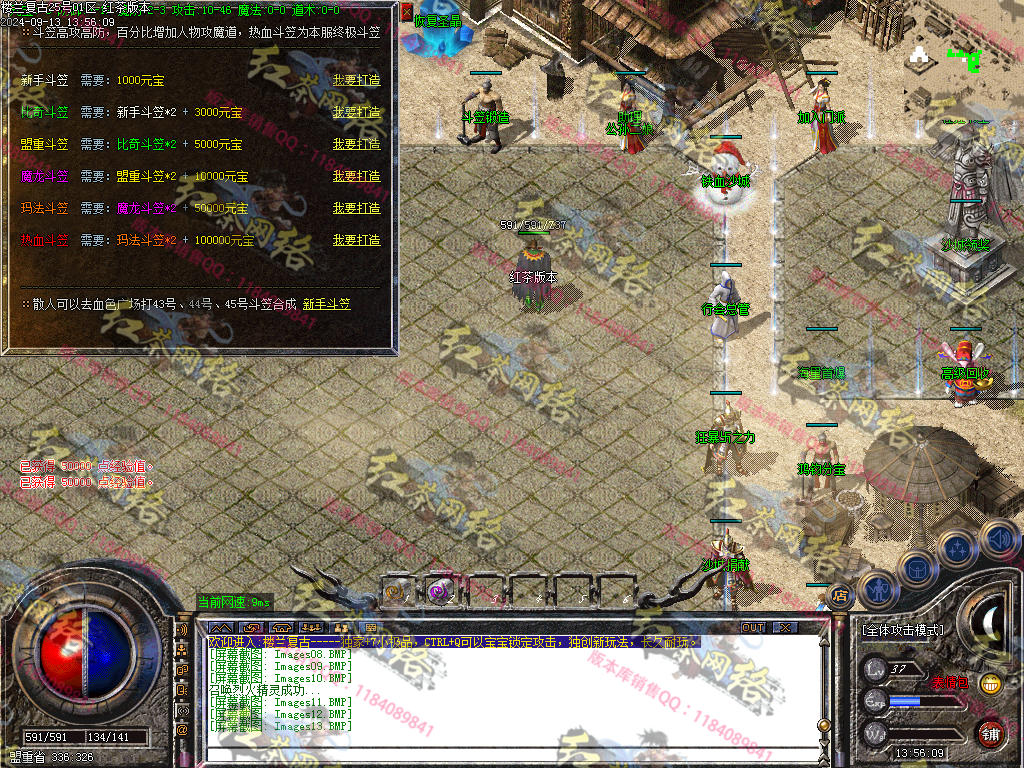1024x768 pixels.
Task: Use the first hotbar slot item
Action: click(x=398, y=591)
